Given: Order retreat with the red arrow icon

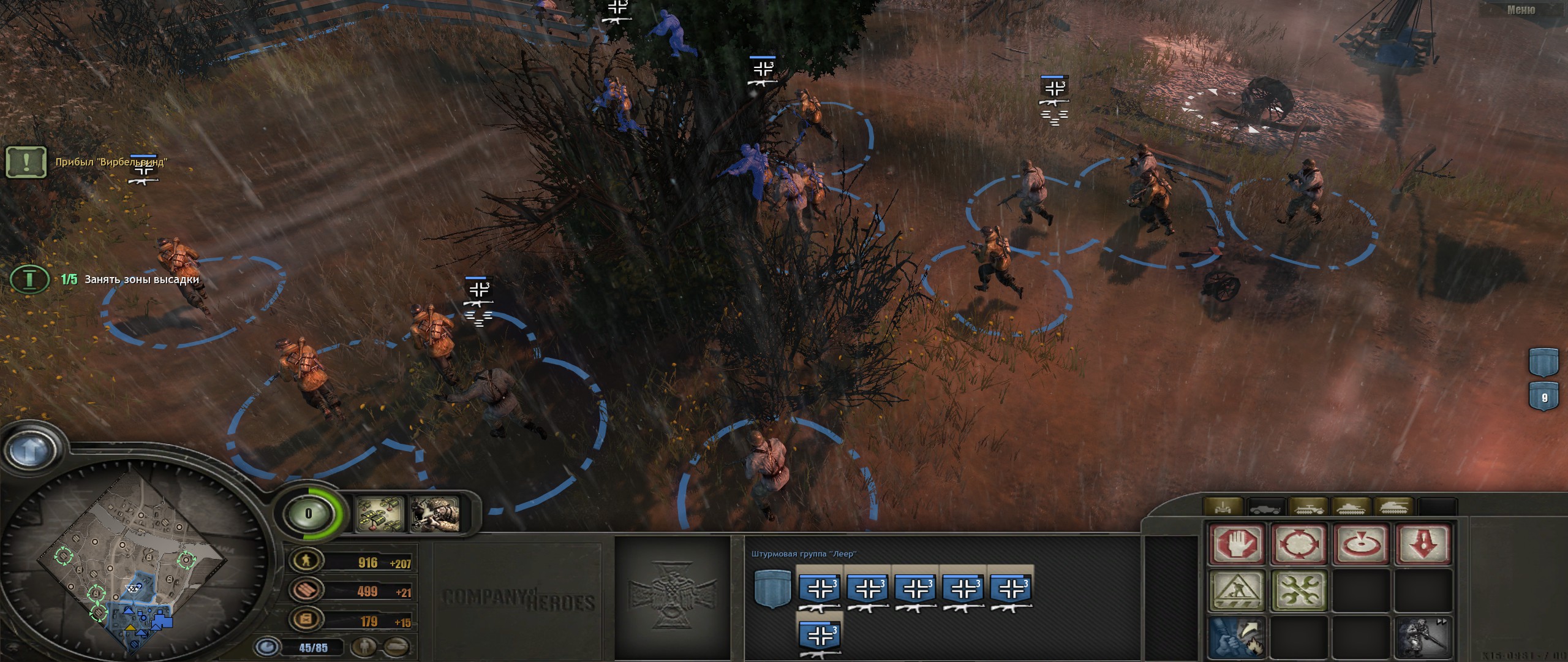Looking at the screenshot, I should click(x=1424, y=544).
